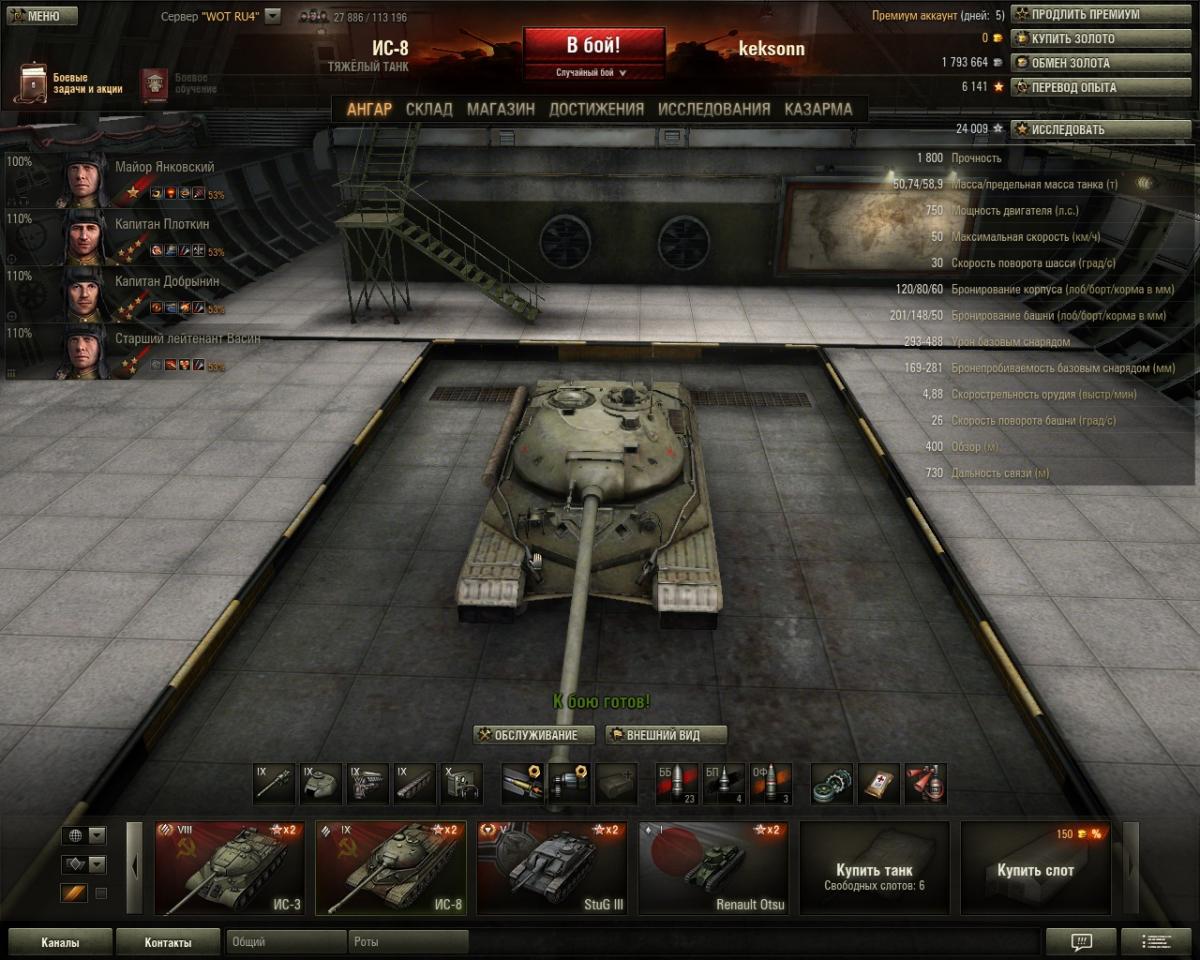Select the StuG III tank card
1200x960 pixels.
click(552, 867)
